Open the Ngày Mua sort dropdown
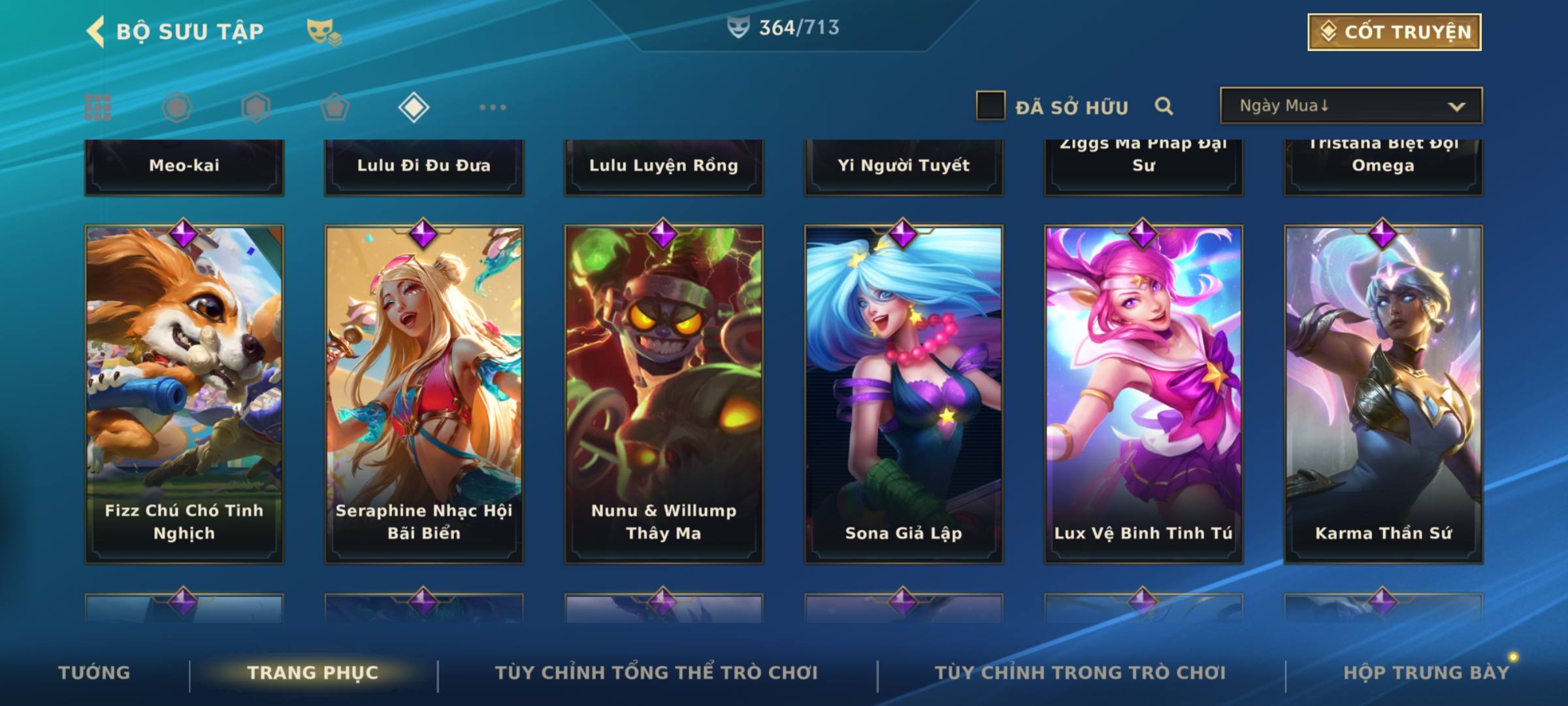This screenshot has height=706, width=1568. tap(1350, 106)
